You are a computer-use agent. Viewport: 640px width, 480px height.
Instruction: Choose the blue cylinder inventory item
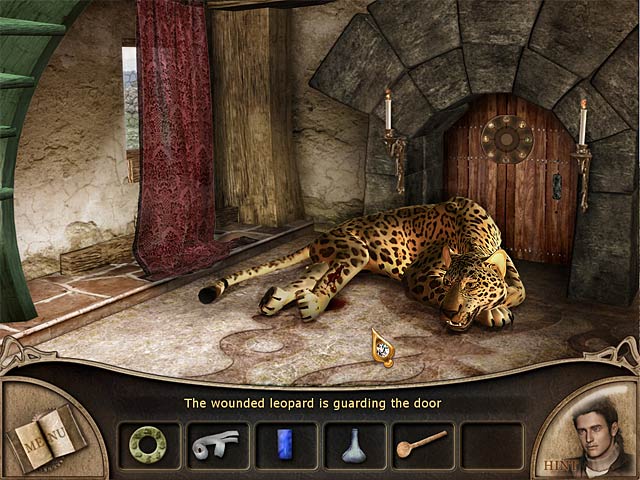pos(285,444)
